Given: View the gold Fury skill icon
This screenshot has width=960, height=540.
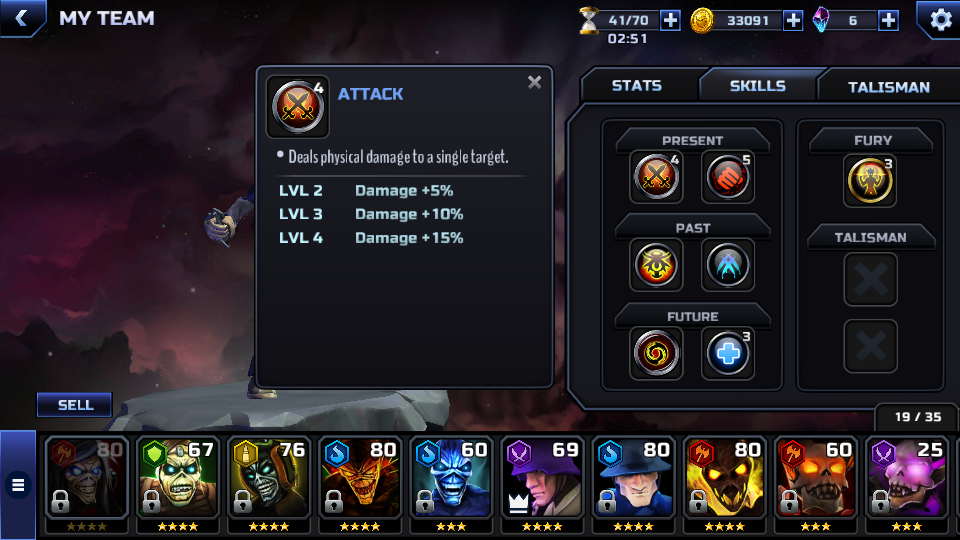Looking at the screenshot, I should click(869, 181).
